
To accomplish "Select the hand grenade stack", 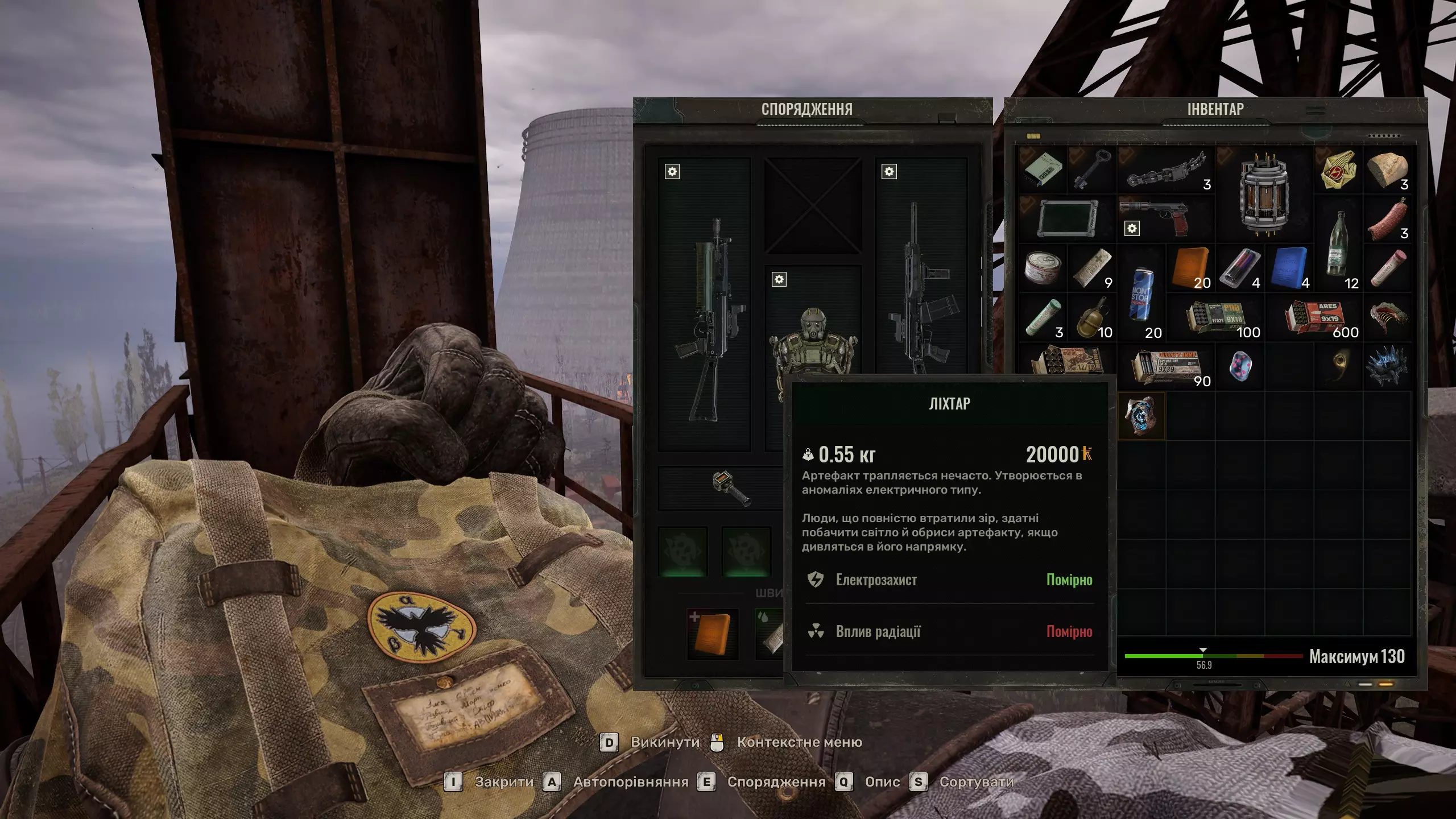I will pyautogui.click(x=1092, y=317).
